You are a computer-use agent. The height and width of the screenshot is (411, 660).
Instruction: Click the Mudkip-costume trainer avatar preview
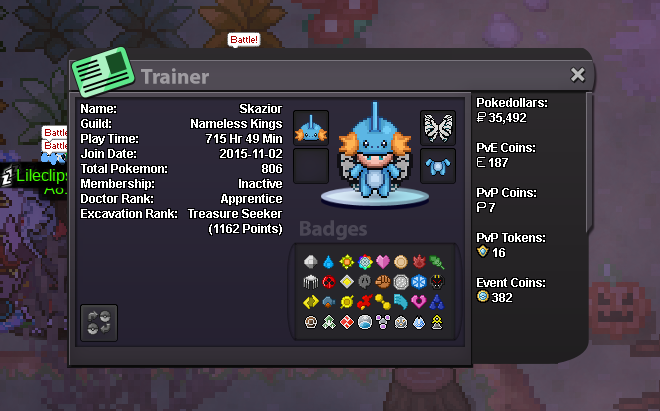click(375, 158)
